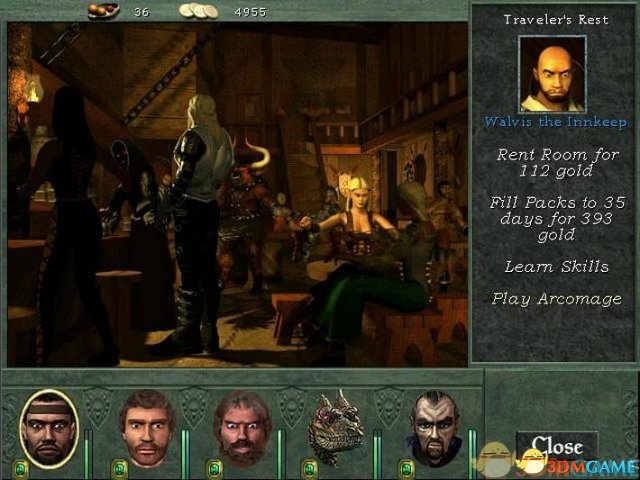
Task: Fill packs to 35 days for 393 gold
Action: [x=554, y=218]
